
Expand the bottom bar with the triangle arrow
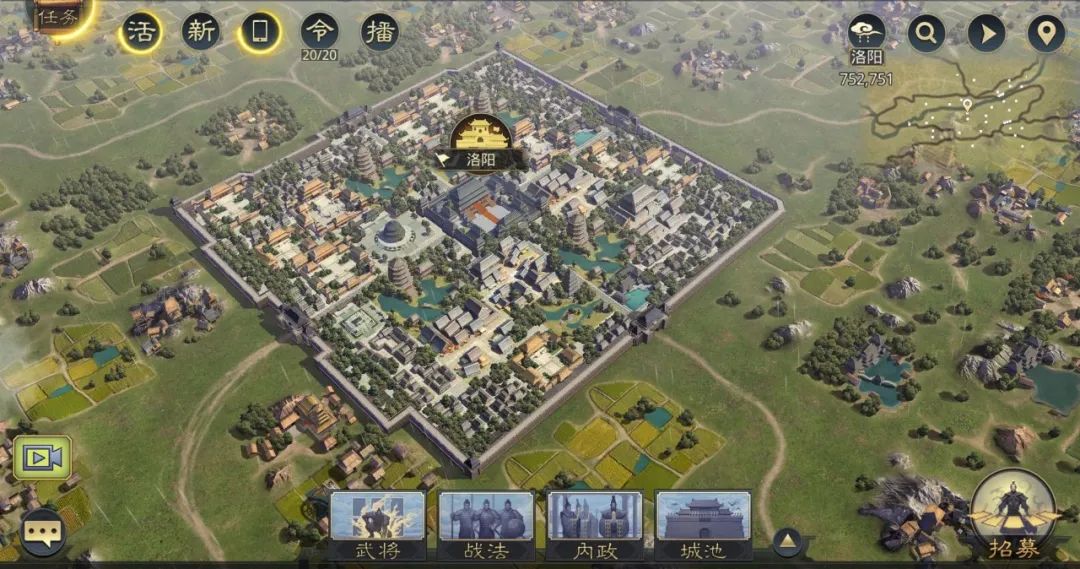point(787,542)
